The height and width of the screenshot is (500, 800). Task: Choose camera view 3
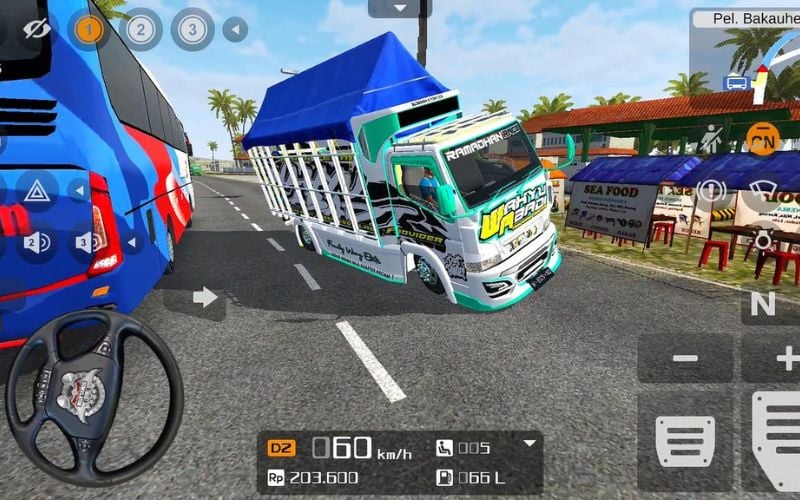191,30
